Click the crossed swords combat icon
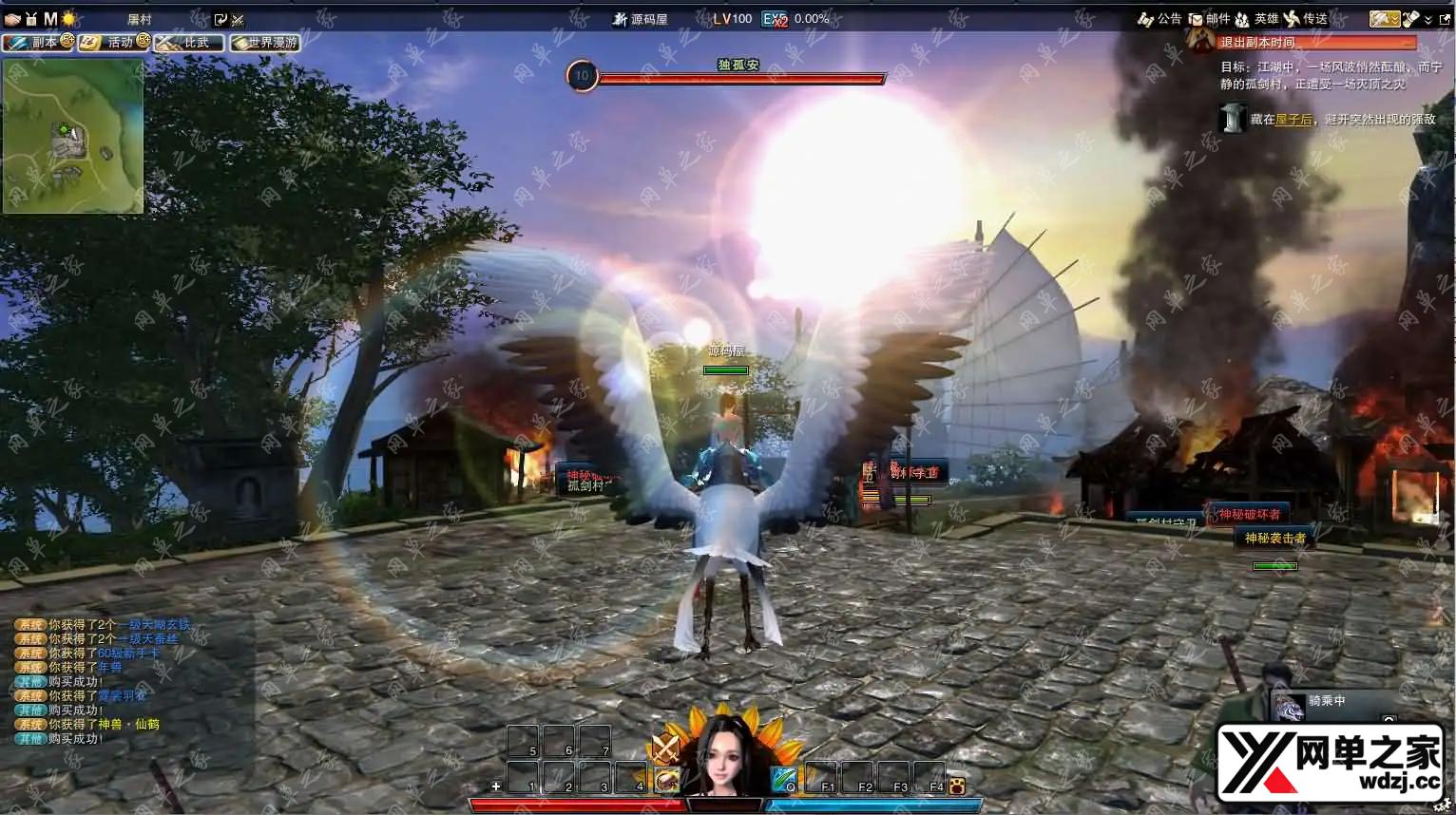Viewport: 1456px width, 815px height. pyautogui.click(x=664, y=748)
